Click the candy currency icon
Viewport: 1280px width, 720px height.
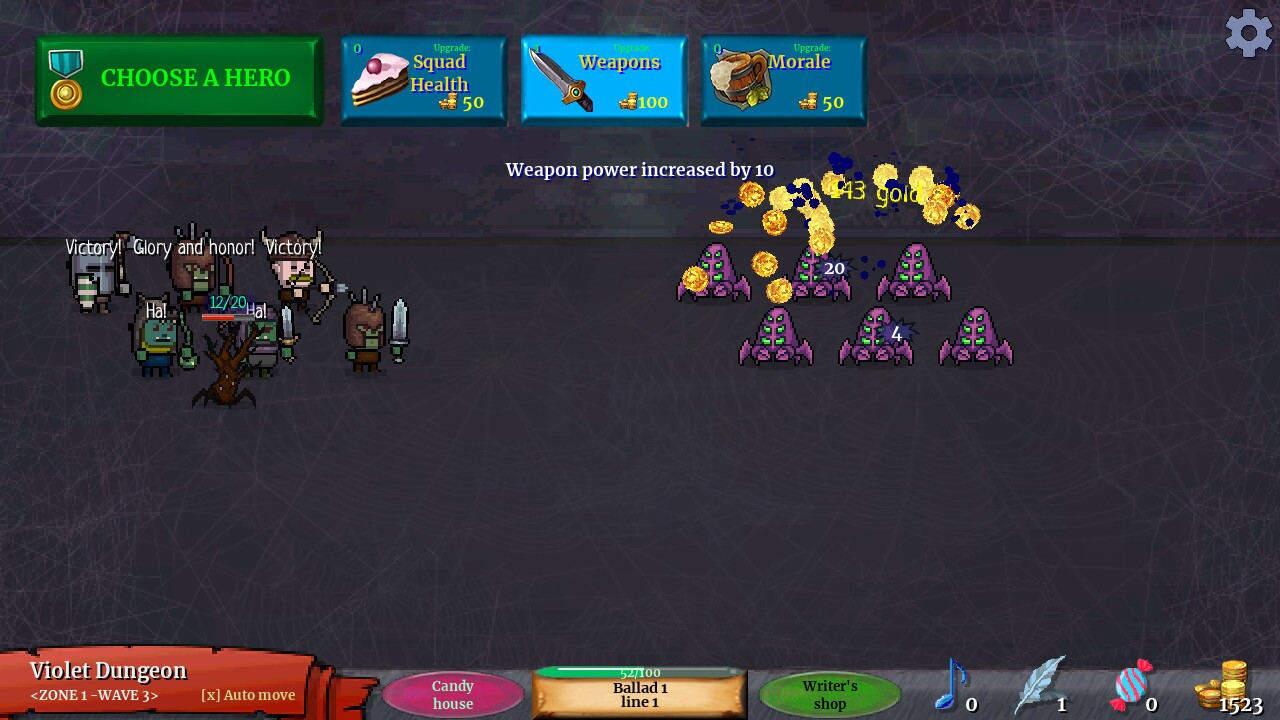[1129, 685]
